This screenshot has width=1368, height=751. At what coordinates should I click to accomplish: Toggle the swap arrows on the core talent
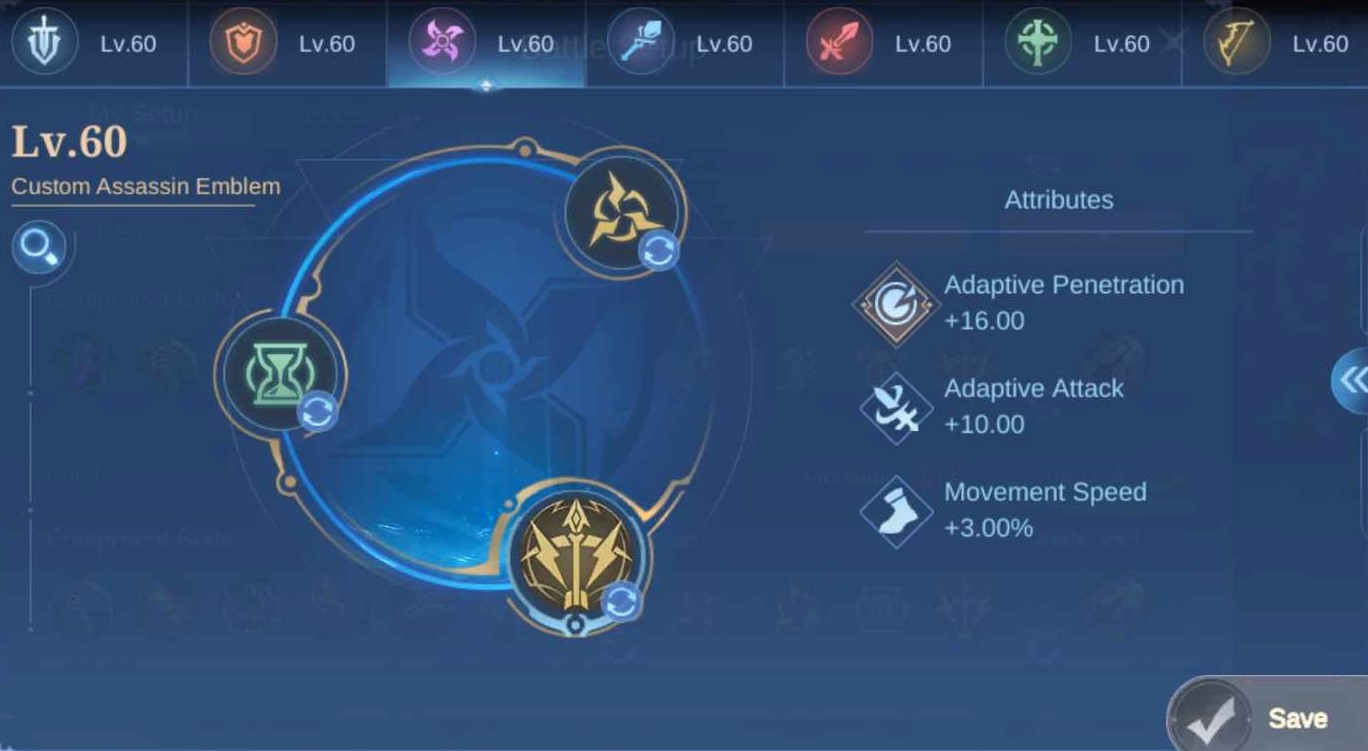pos(621,599)
